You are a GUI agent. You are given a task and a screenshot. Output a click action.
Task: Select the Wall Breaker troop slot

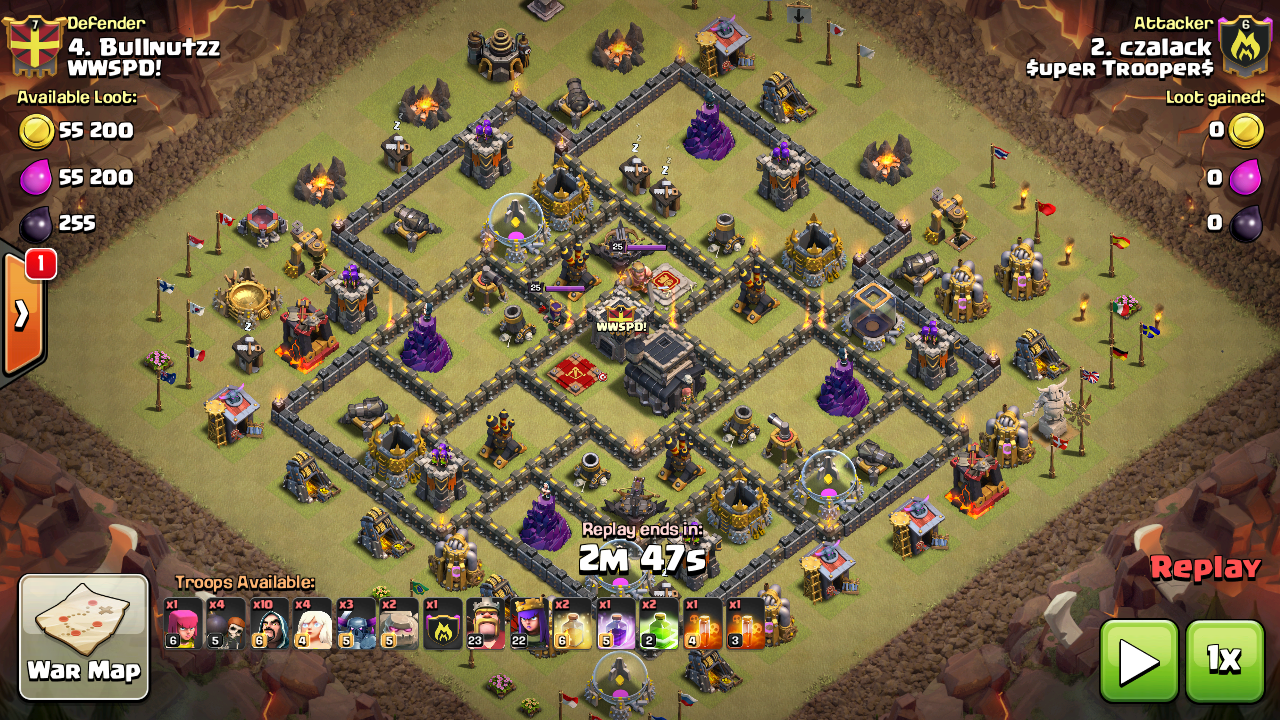(226, 624)
